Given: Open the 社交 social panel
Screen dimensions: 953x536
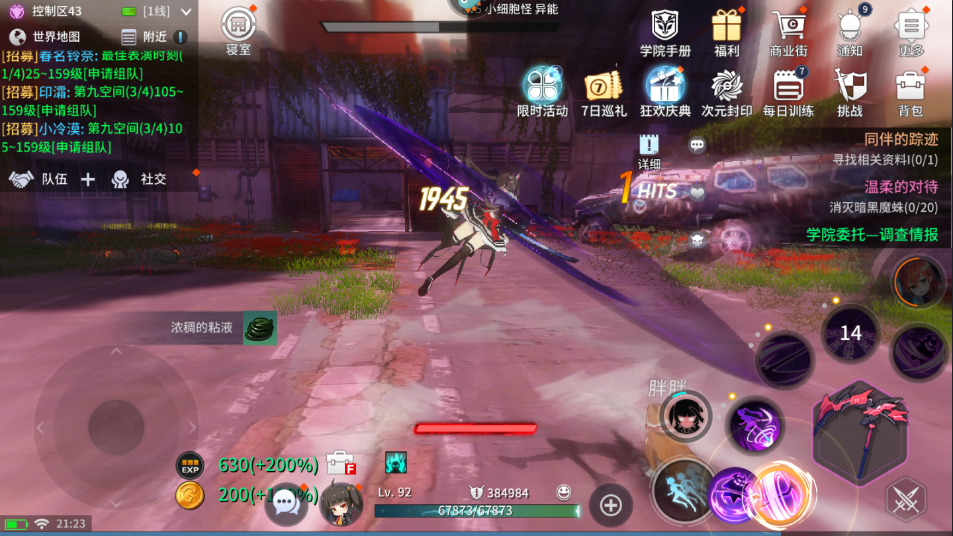Looking at the screenshot, I should pos(139,179).
